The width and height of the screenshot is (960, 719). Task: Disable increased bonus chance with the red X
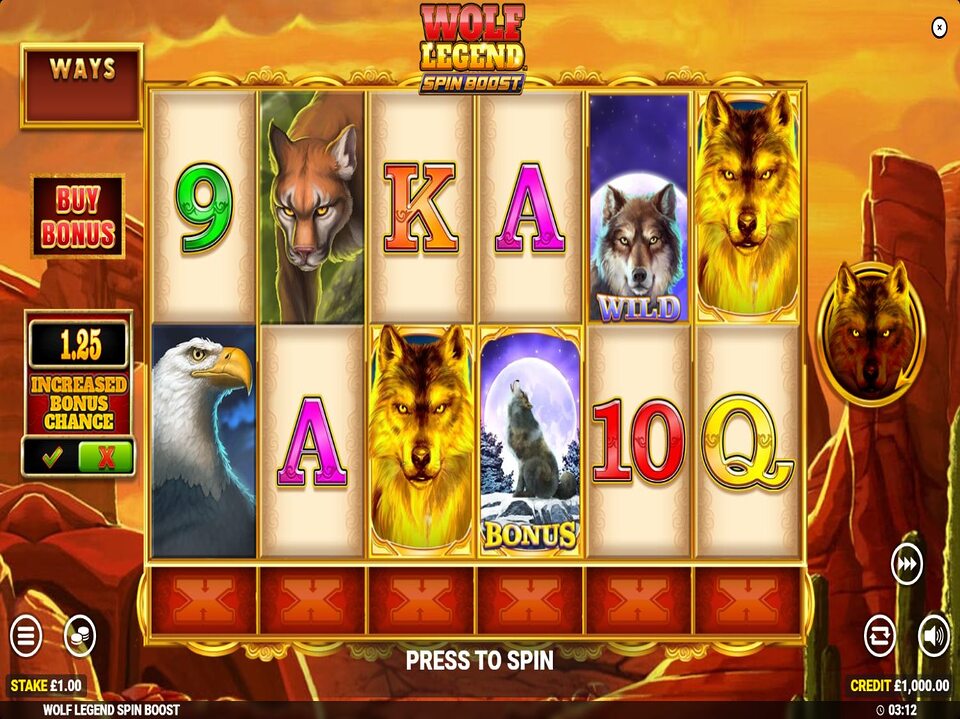point(105,457)
